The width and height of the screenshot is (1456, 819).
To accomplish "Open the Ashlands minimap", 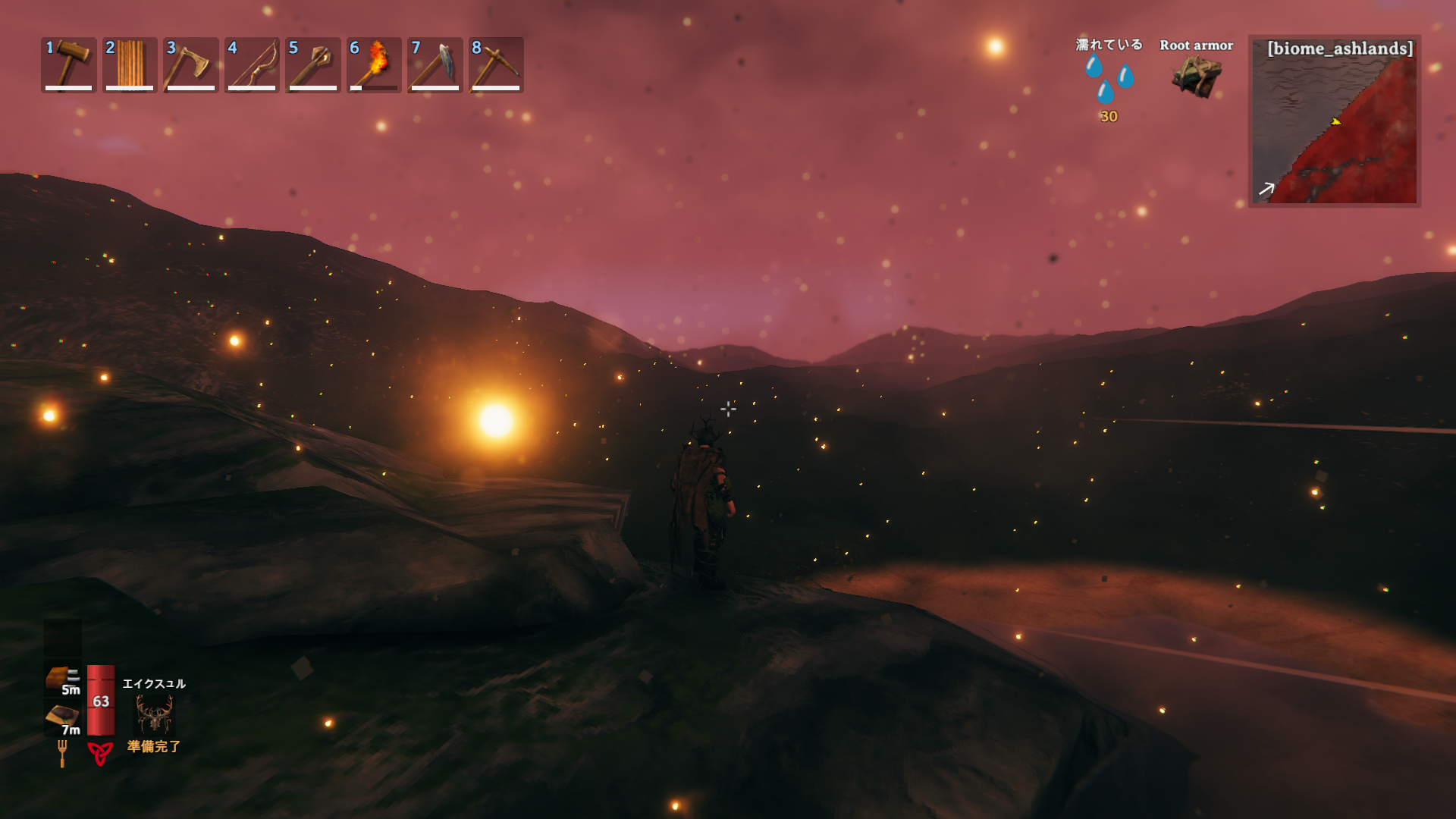I will point(1334,121).
